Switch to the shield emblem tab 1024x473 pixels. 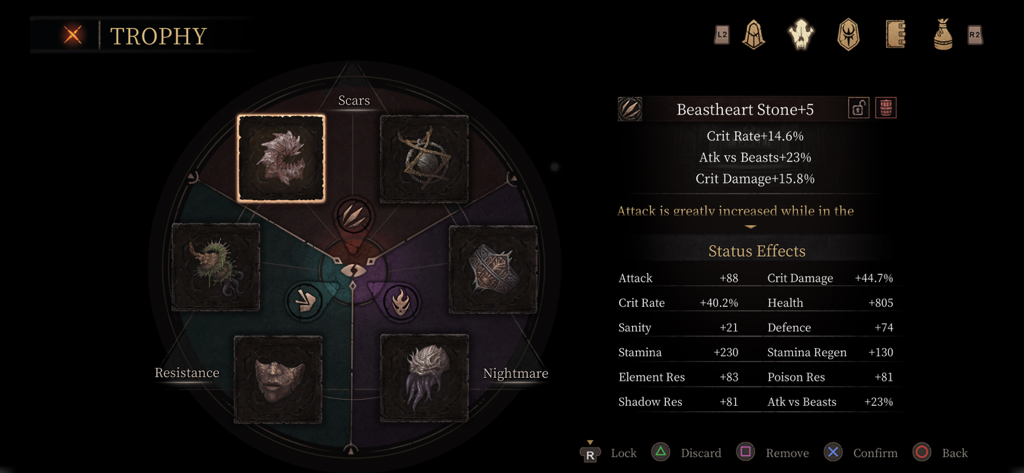(x=848, y=35)
